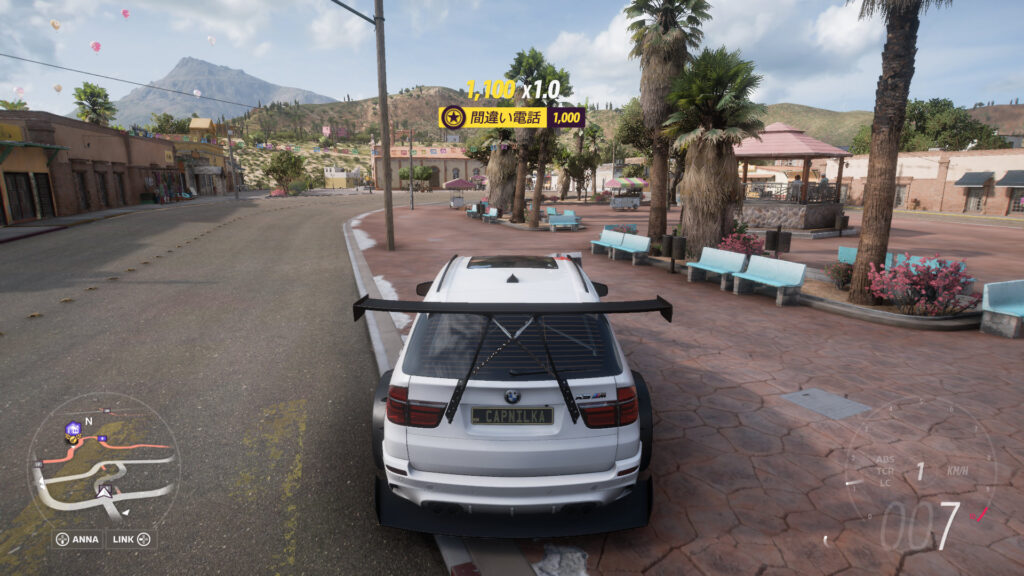Open the ANNA assistant
The image size is (1024, 576).
click(78, 539)
